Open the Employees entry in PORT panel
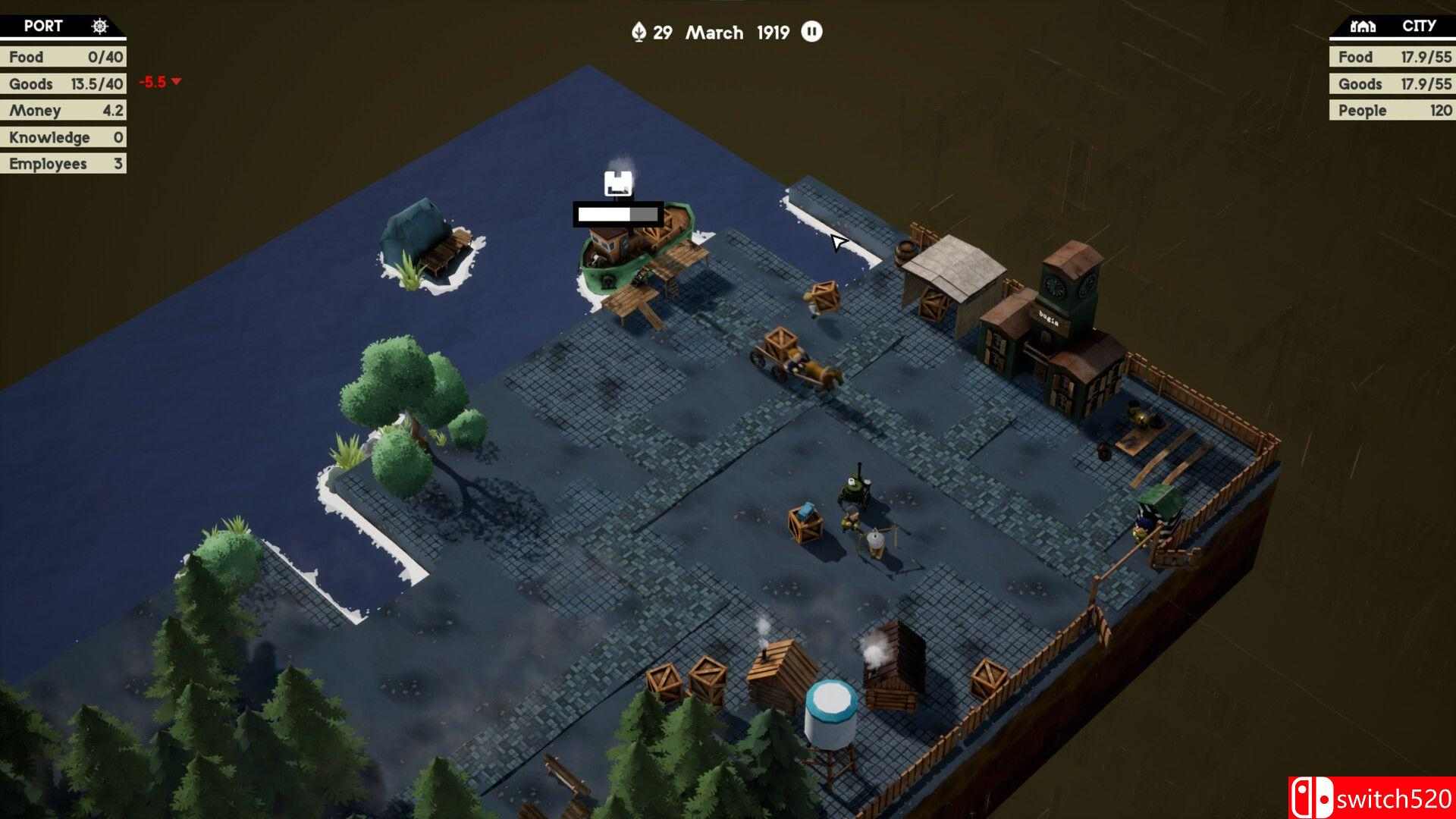This screenshot has width=1456, height=819. 64,163
